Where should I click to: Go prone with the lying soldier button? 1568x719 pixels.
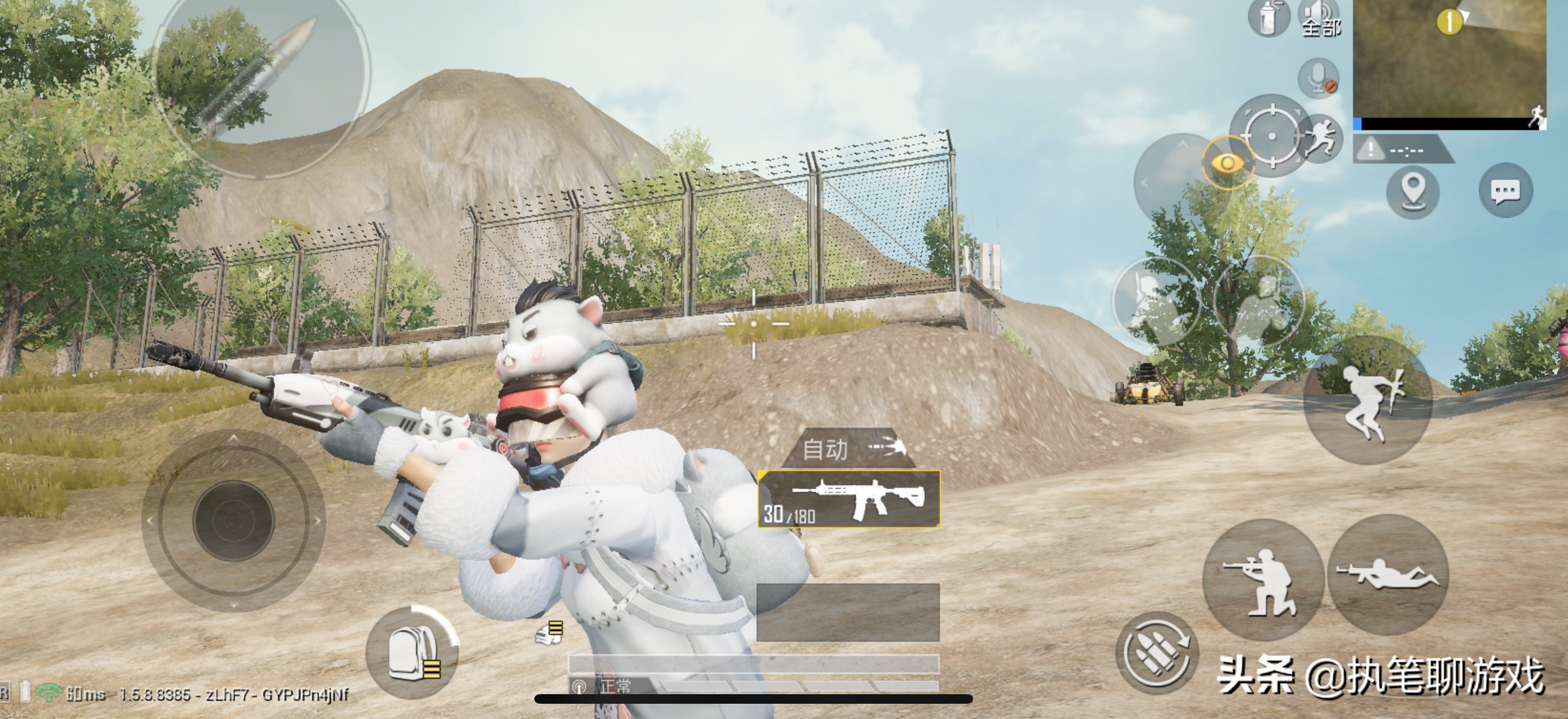[x=1388, y=575]
